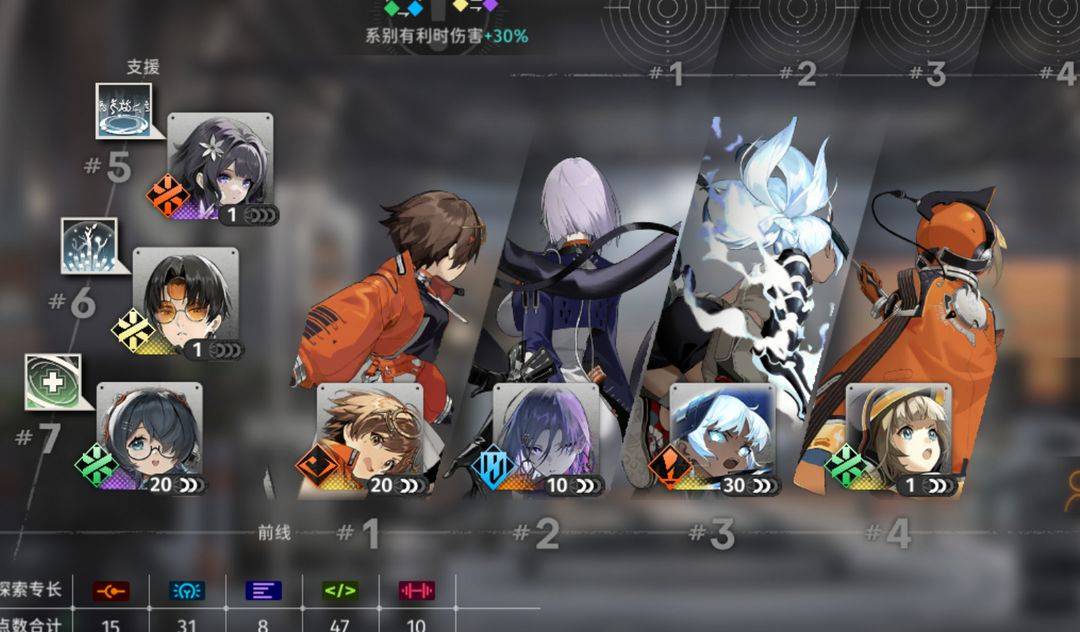Pick the glasses-wearing support girl at level 20

148,437
